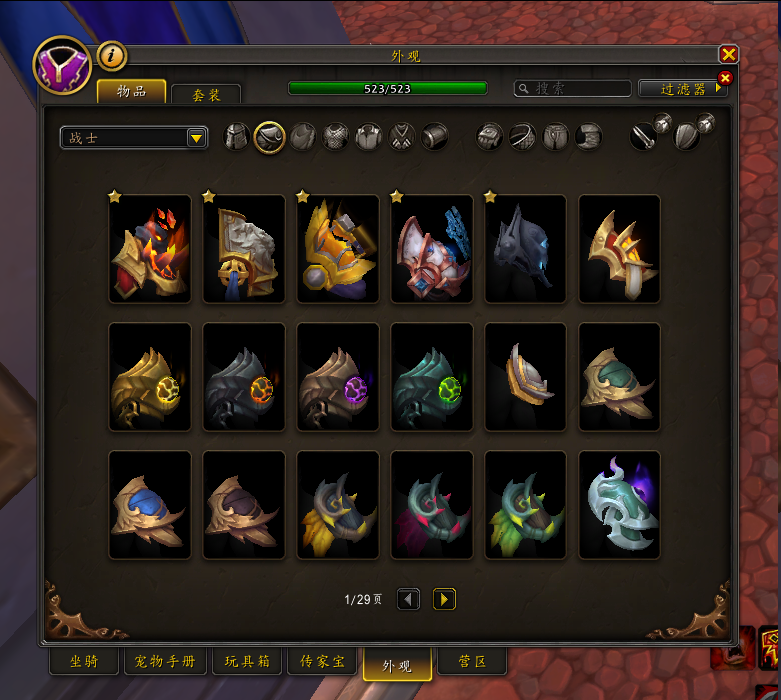The width and height of the screenshot is (781, 700).
Task: Open the 战士 class dropdown
Action: (196, 138)
